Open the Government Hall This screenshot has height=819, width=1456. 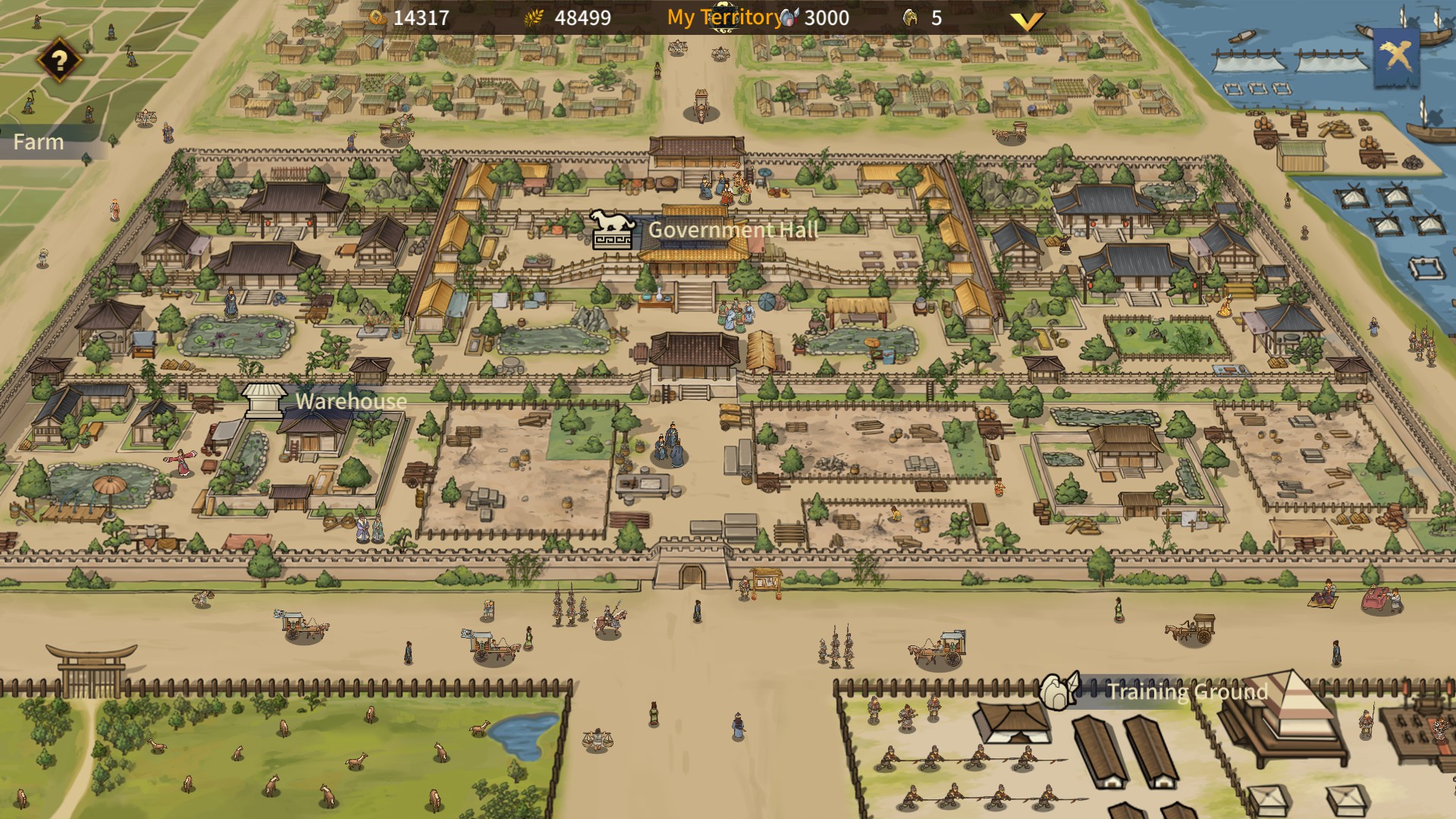pyautogui.click(x=732, y=230)
